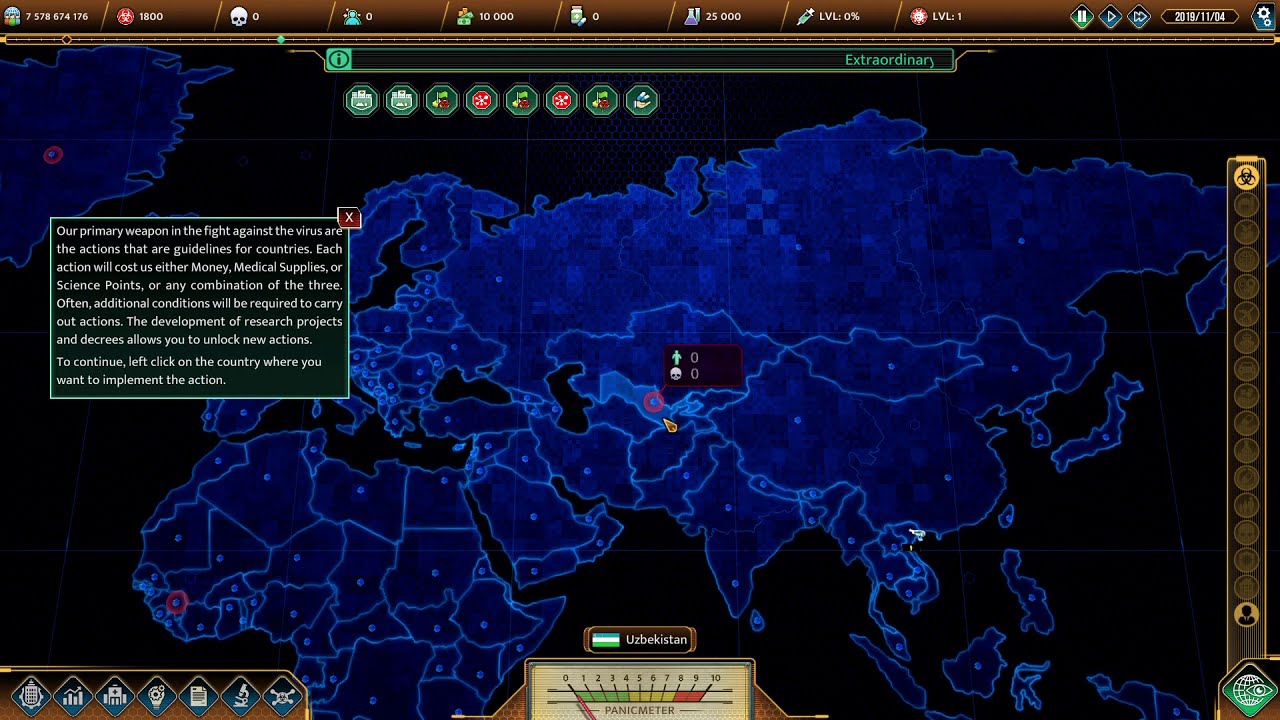
Task: Select the biohazard icon on the right sidebar
Action: click(1246, 177)
